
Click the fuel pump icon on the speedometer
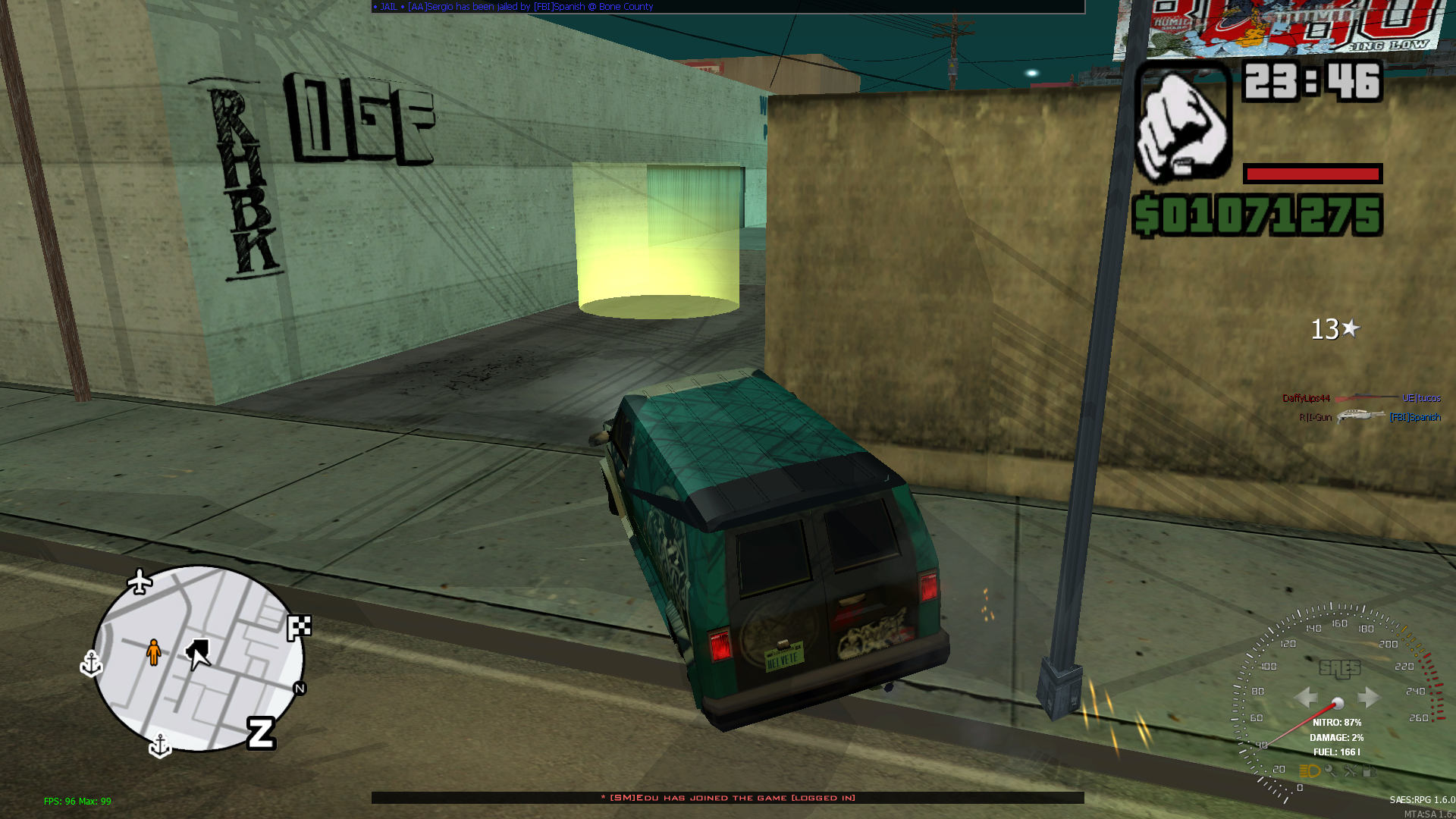[x=1369, y=772]
